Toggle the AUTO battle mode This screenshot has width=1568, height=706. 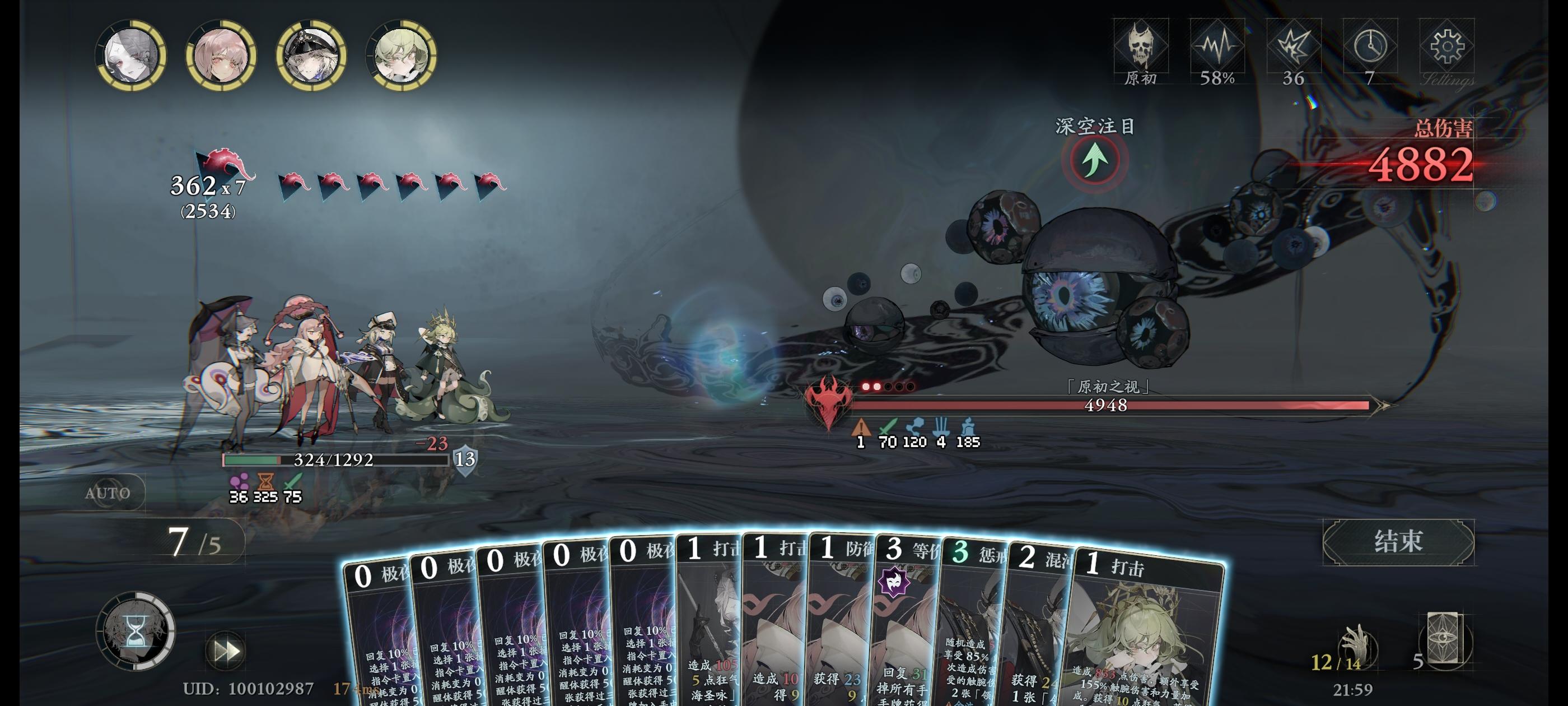108,493
